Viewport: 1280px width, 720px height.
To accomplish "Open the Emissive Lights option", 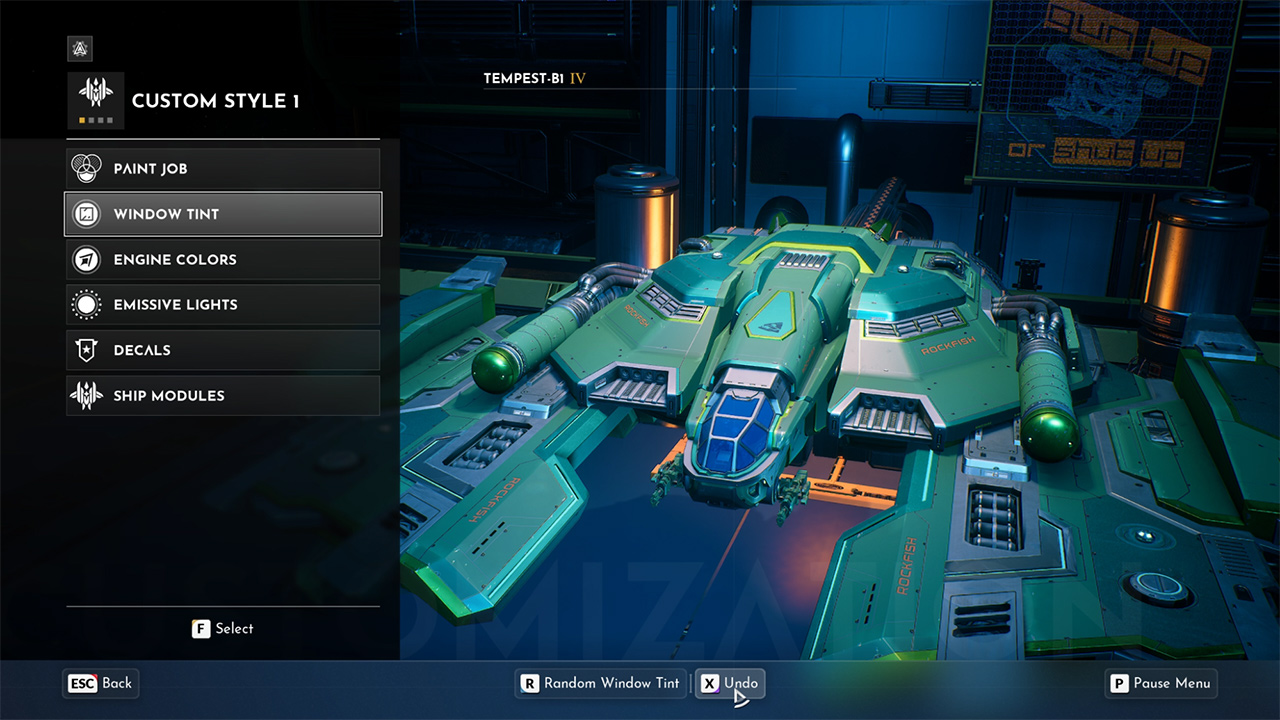I will click(x=223, y=304).
